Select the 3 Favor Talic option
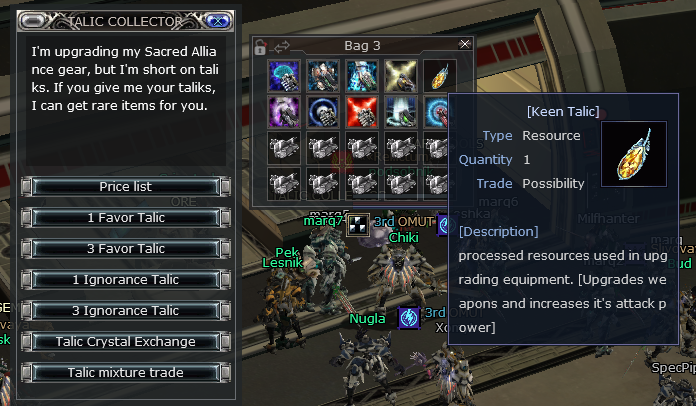Screen dimensions: 696x406 126,249
